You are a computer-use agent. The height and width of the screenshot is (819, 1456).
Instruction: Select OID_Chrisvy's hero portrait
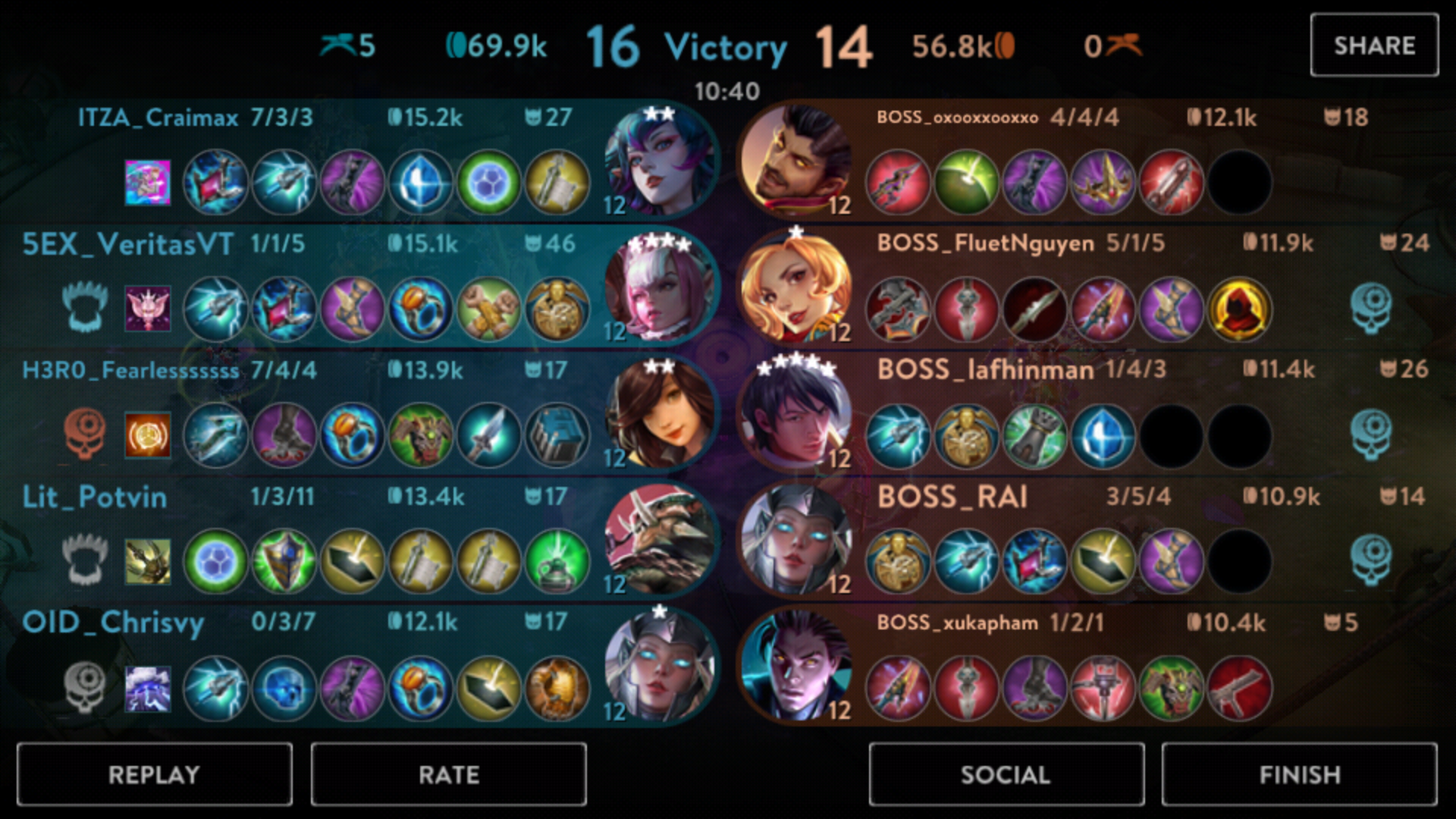[x=660, y=666]
